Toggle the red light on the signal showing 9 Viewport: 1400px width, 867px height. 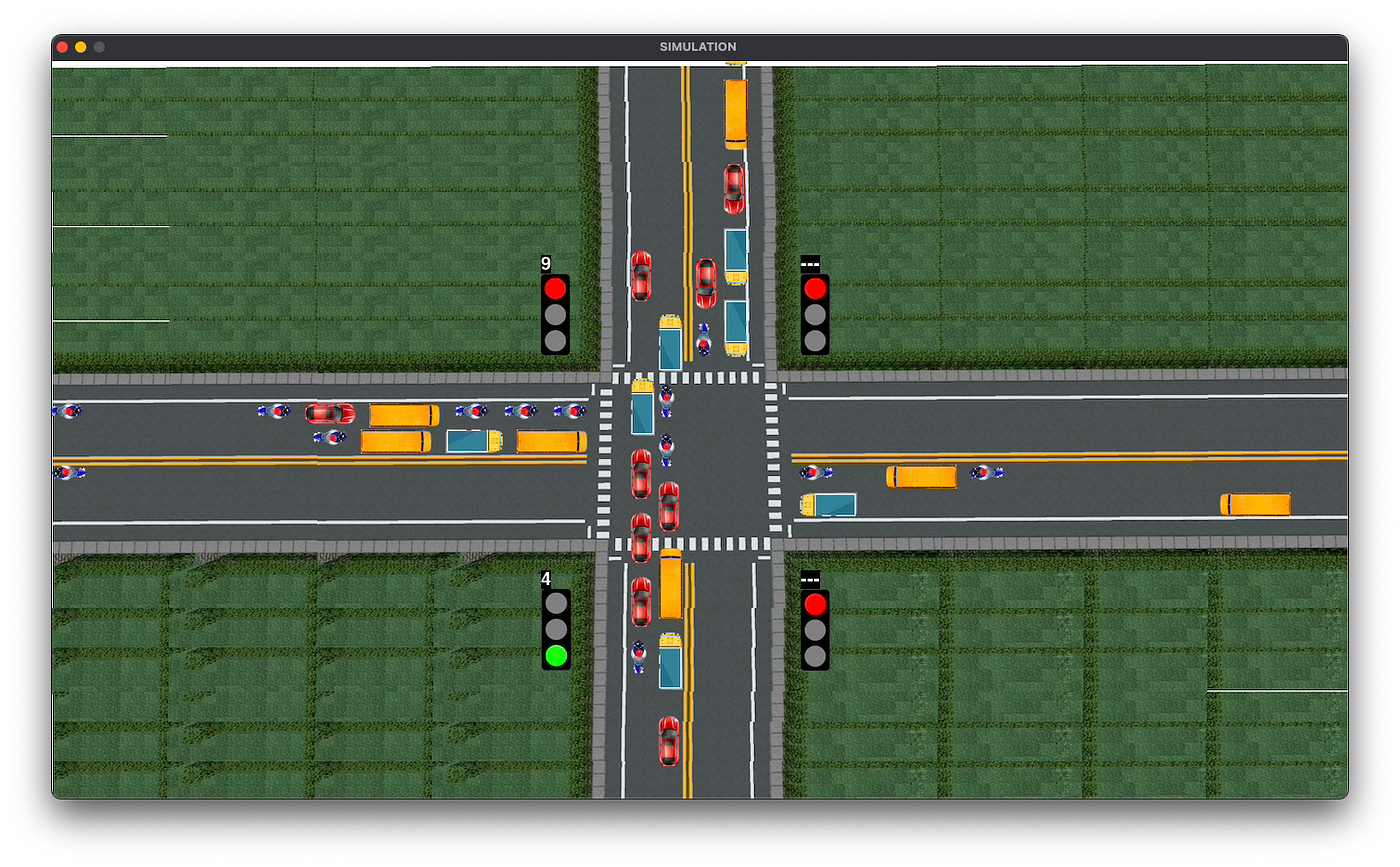click(555, 288)
